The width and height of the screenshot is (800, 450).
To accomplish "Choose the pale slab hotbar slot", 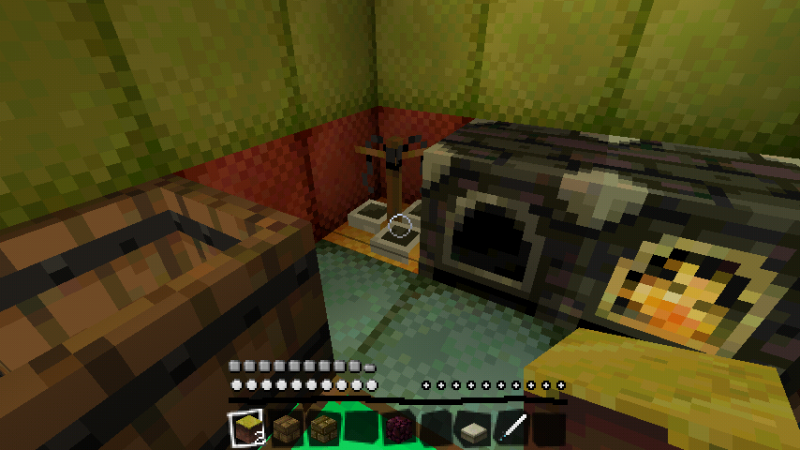I will 472,429.
